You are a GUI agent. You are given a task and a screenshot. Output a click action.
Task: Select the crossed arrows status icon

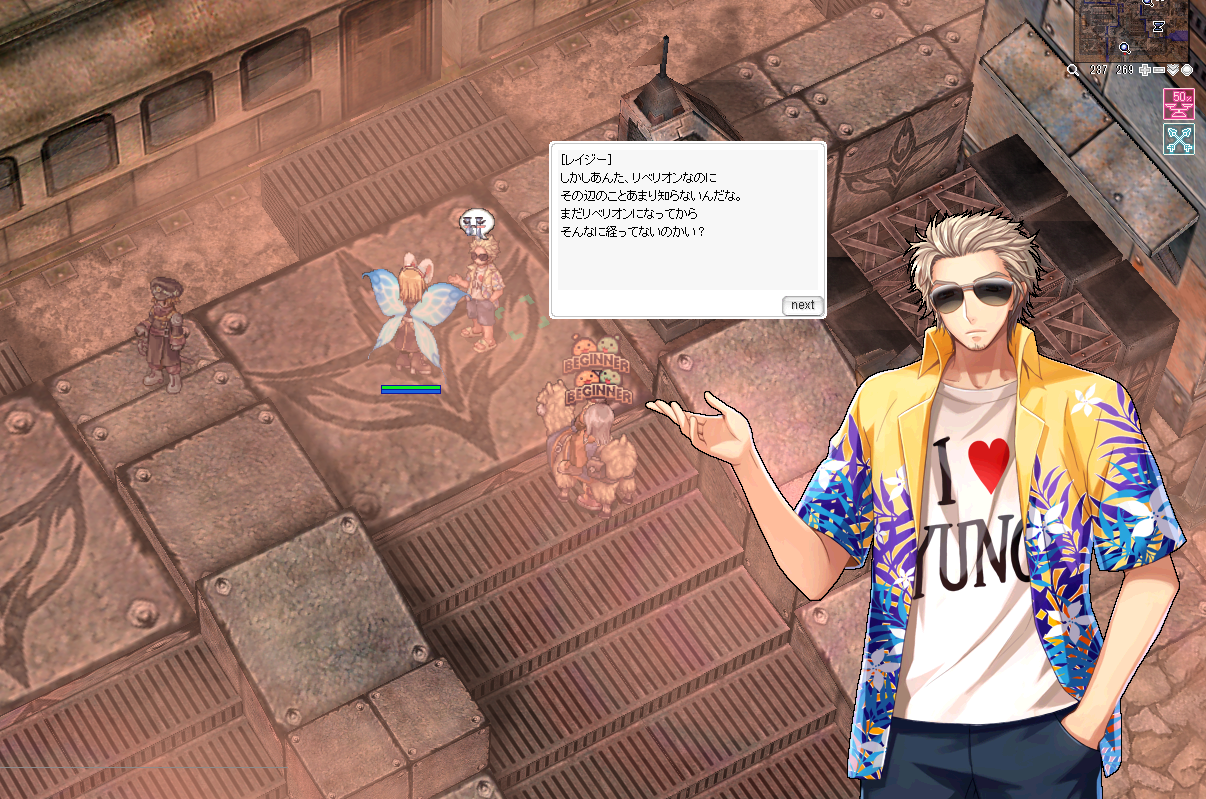click(1179, 139)
